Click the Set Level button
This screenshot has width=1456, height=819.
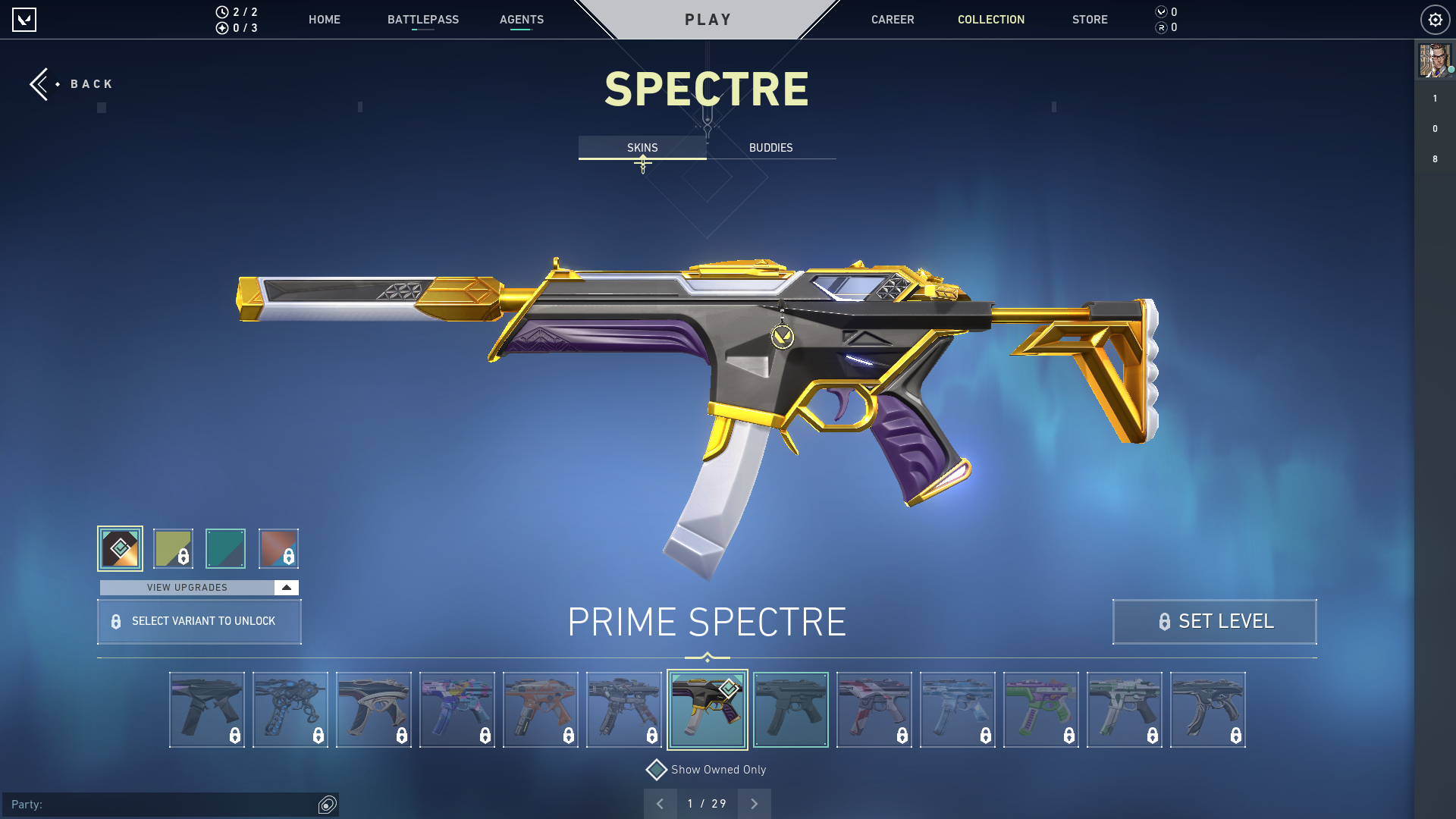(x=1214, y=621)
